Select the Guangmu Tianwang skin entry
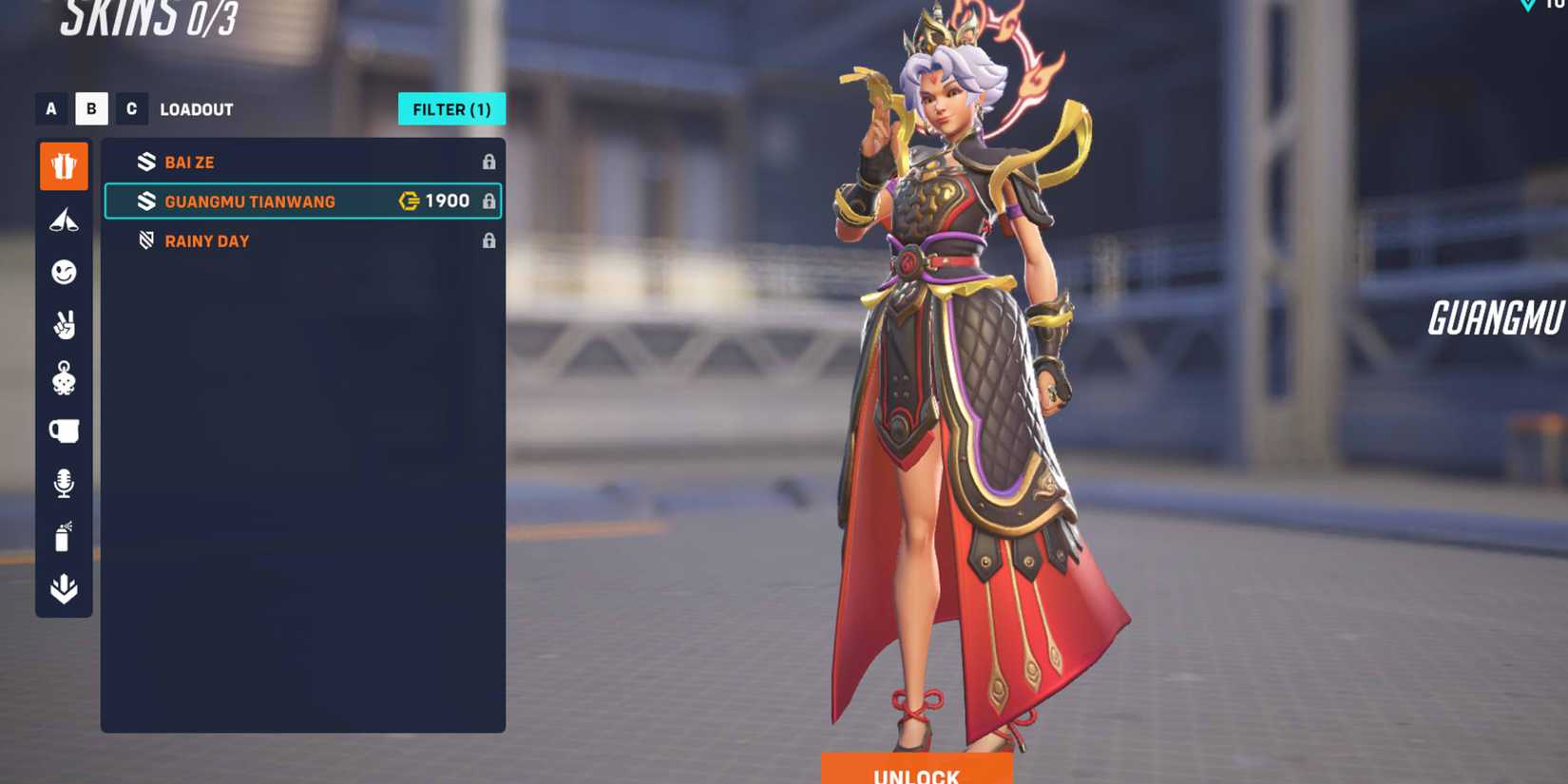This screenshot has width=1568, height=784. (250, 201)
